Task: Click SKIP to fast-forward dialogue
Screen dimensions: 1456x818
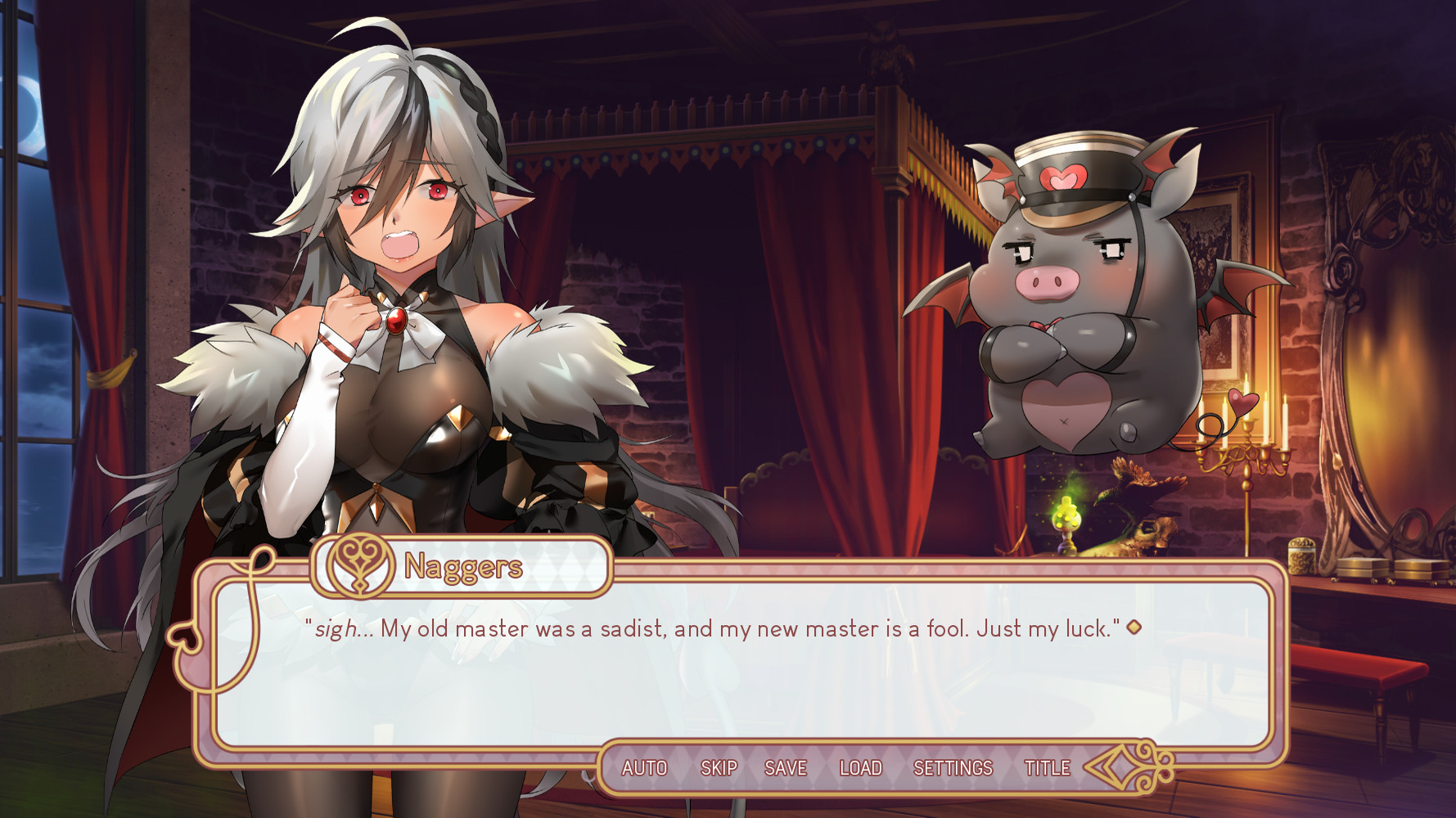Action: point(719,768)
